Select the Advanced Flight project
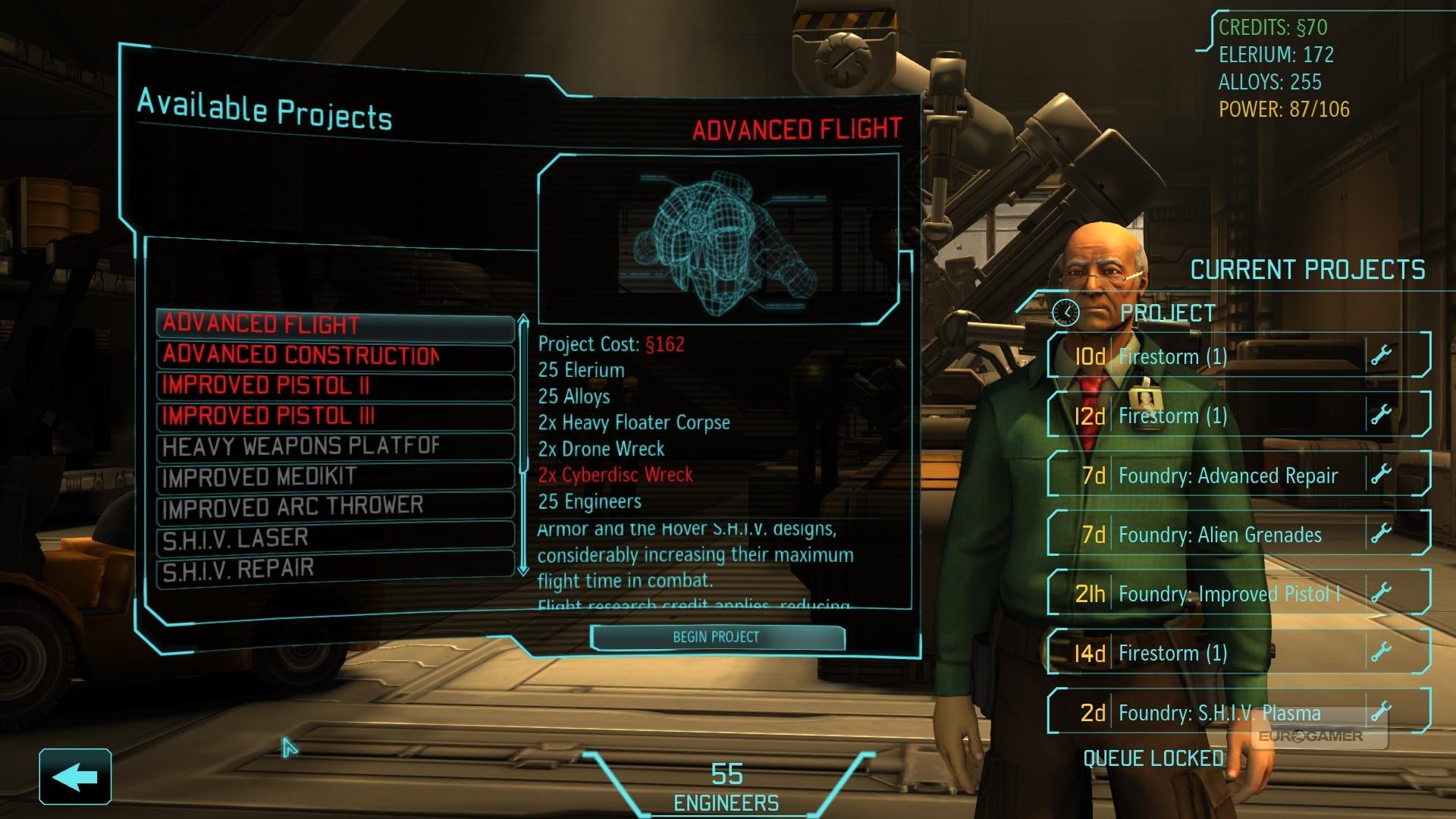 (335, 325)
